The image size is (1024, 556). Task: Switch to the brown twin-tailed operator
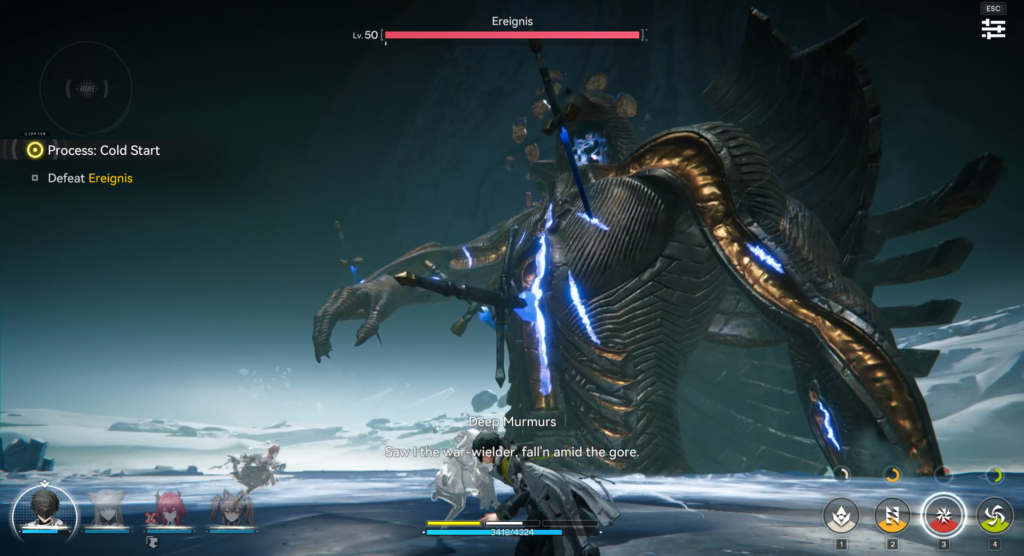coord(231,508)
